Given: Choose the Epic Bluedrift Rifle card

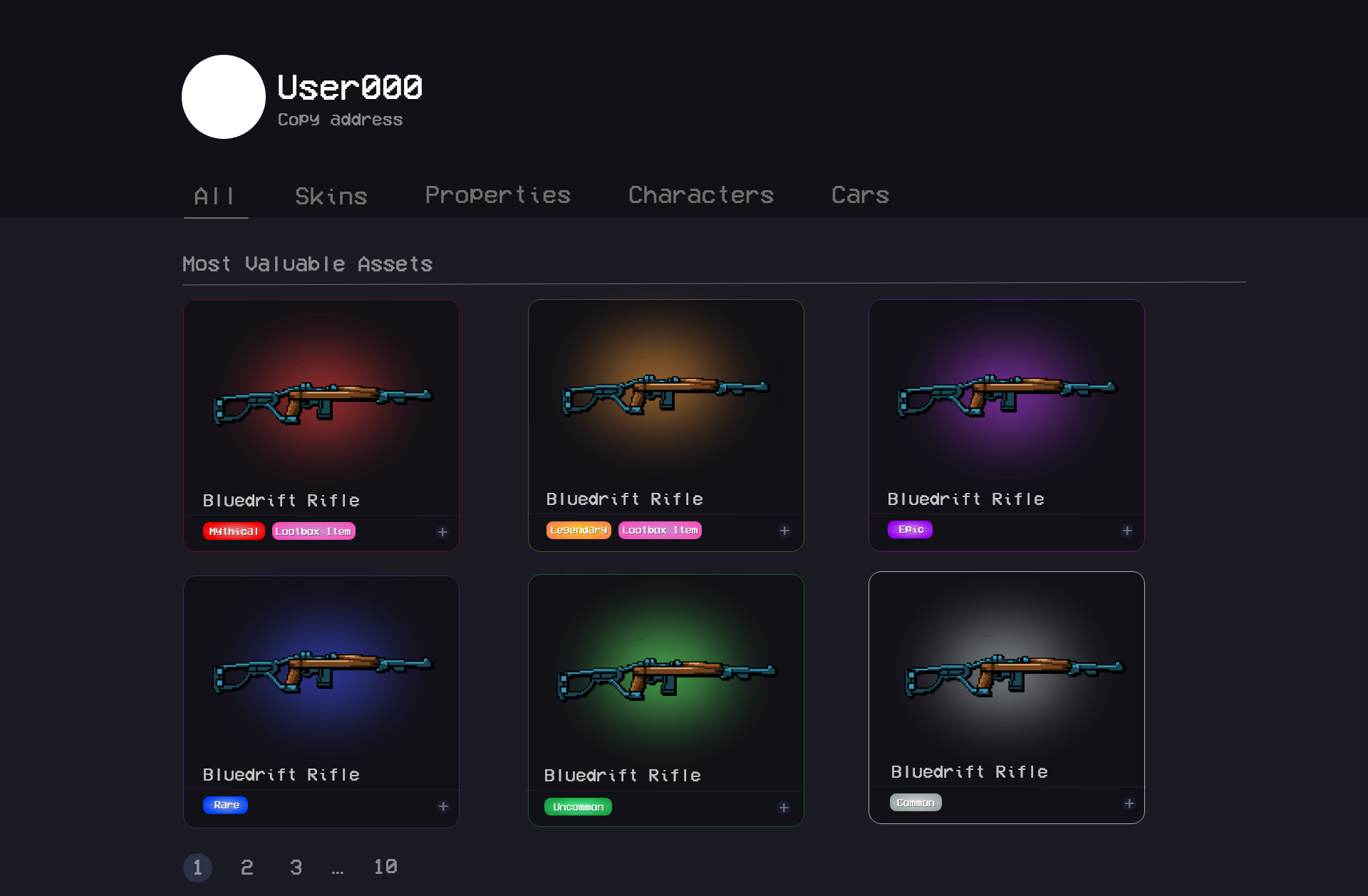Looking at the screenshot, I should (x=1006, y=406).
